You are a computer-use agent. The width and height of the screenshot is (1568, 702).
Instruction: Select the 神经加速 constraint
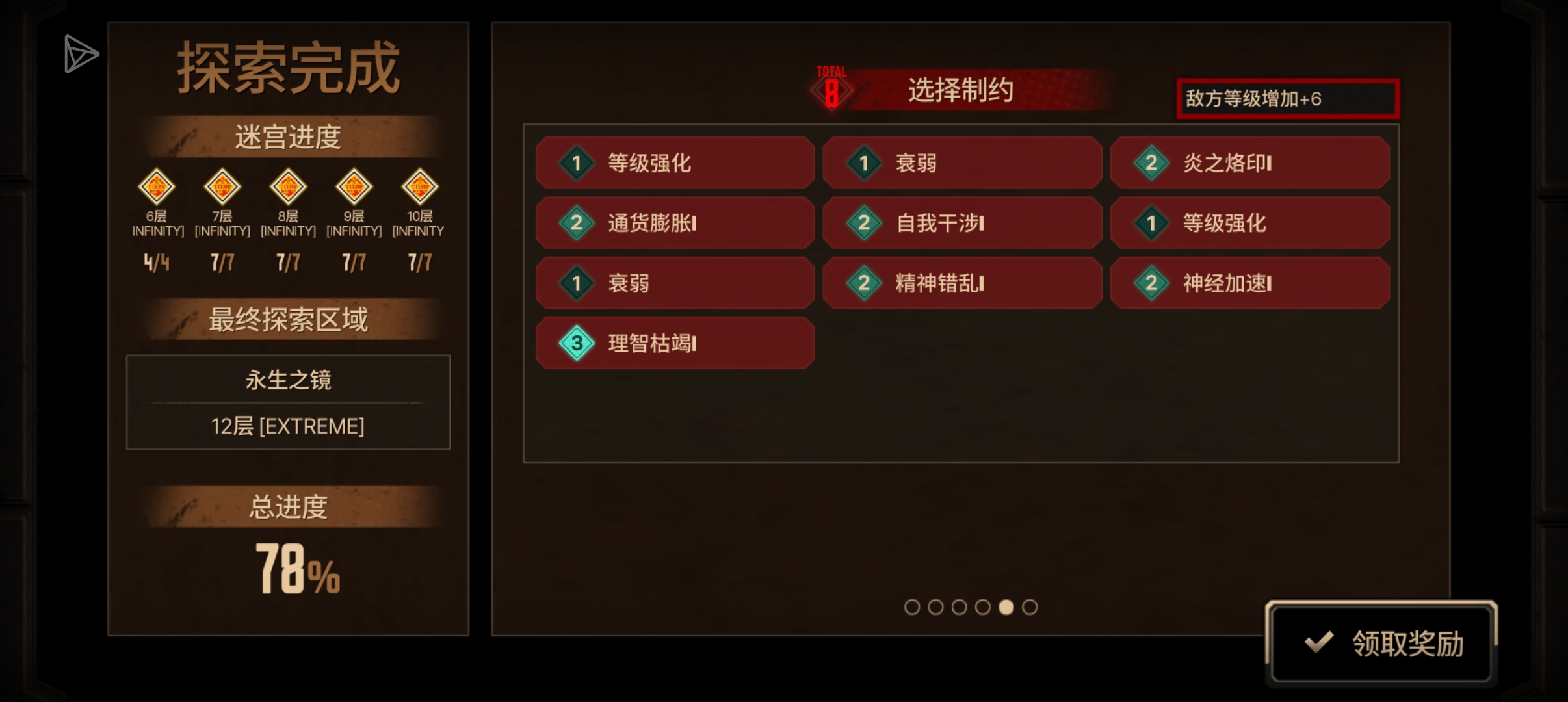pos(1250,283)
